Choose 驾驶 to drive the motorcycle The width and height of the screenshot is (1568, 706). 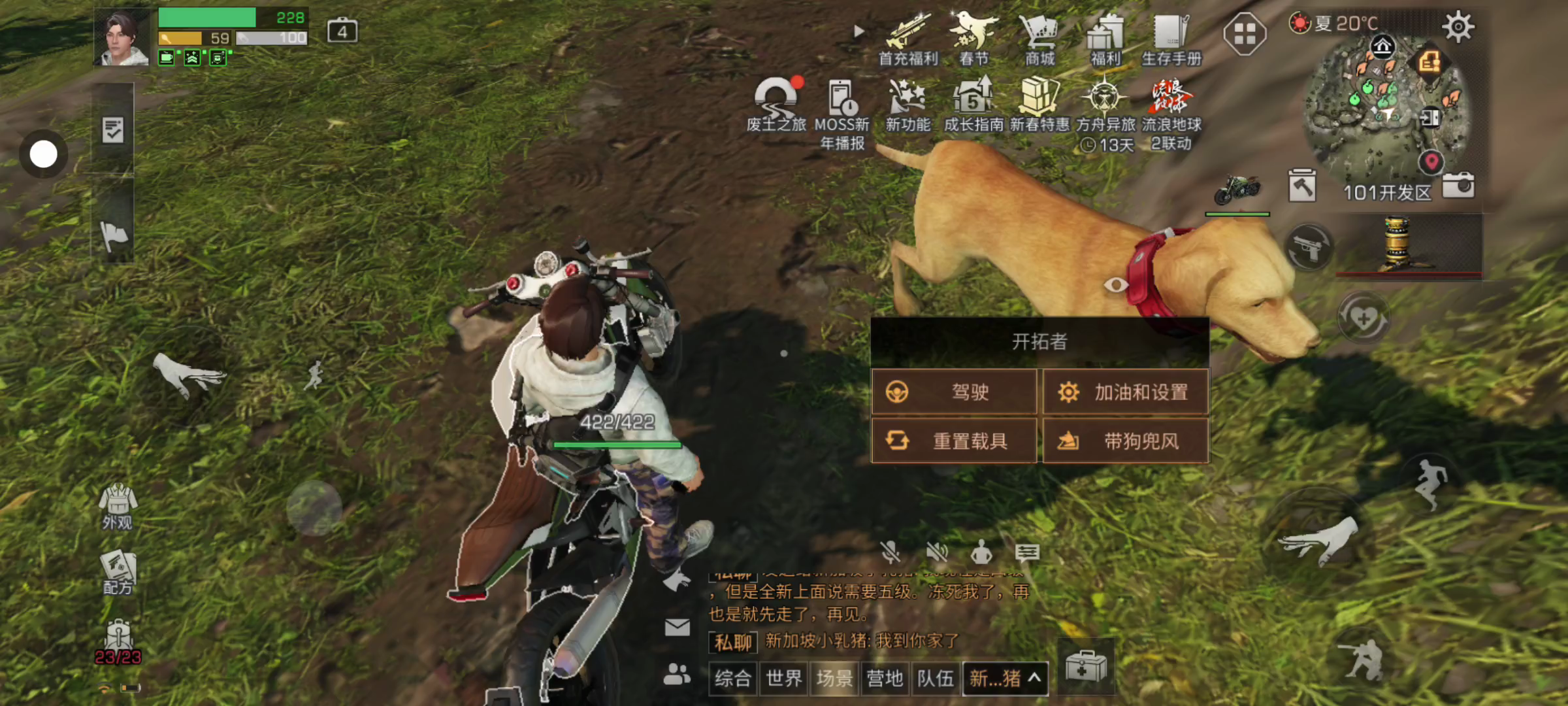[954, 392]
